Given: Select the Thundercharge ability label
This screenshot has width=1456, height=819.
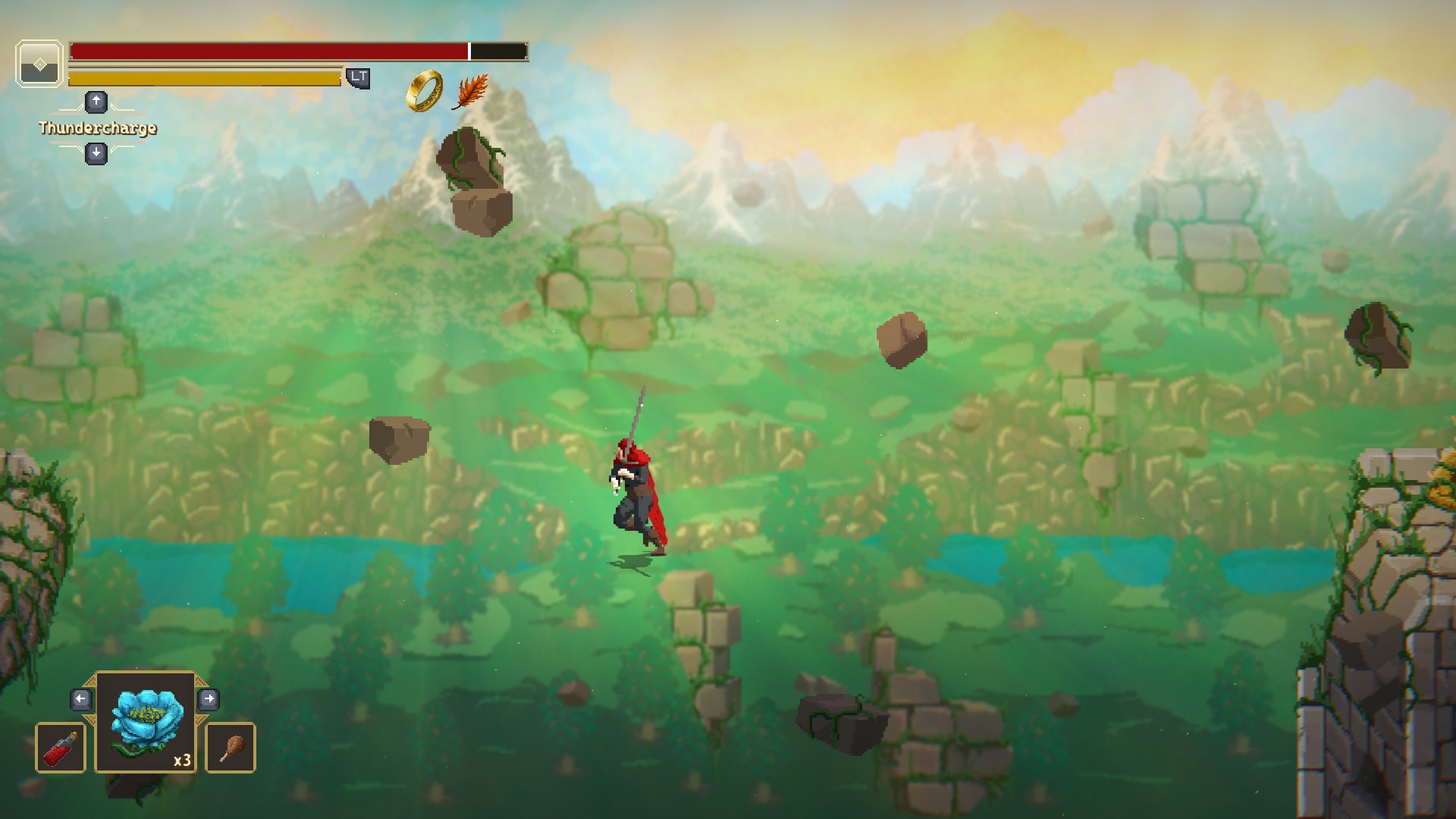Looking at the screenshot, I should 98,128.
